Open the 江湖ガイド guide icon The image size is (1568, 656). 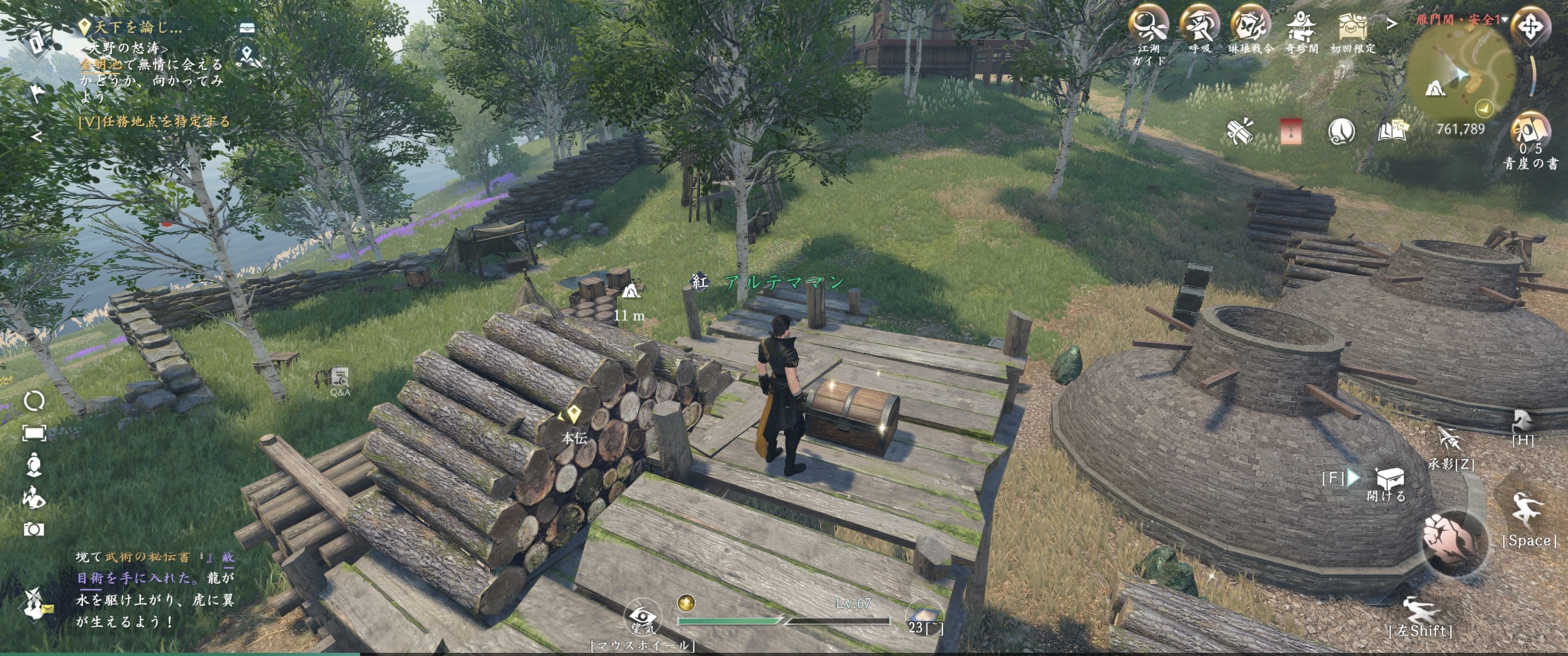1149,25
